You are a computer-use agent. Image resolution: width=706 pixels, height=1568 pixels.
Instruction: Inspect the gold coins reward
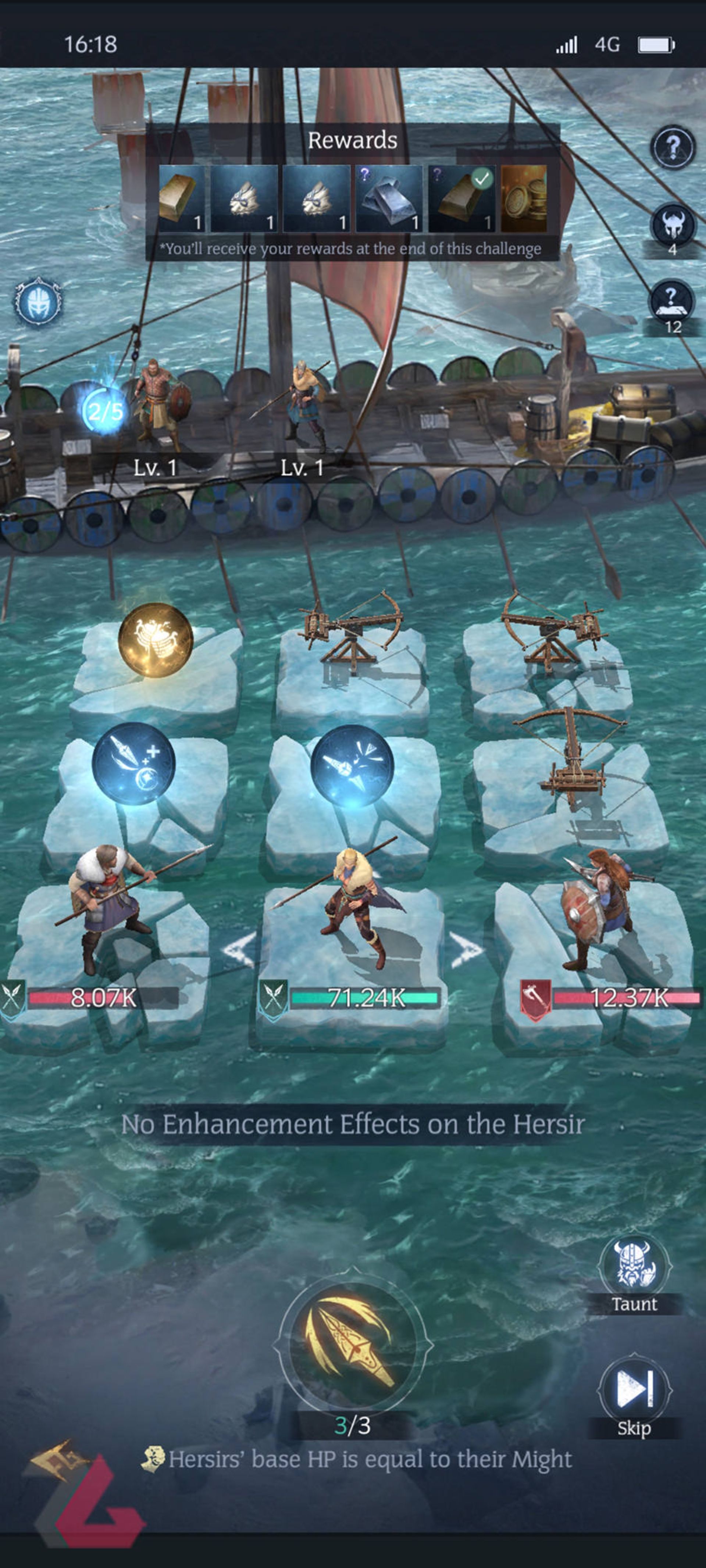[x=523, y=199]
